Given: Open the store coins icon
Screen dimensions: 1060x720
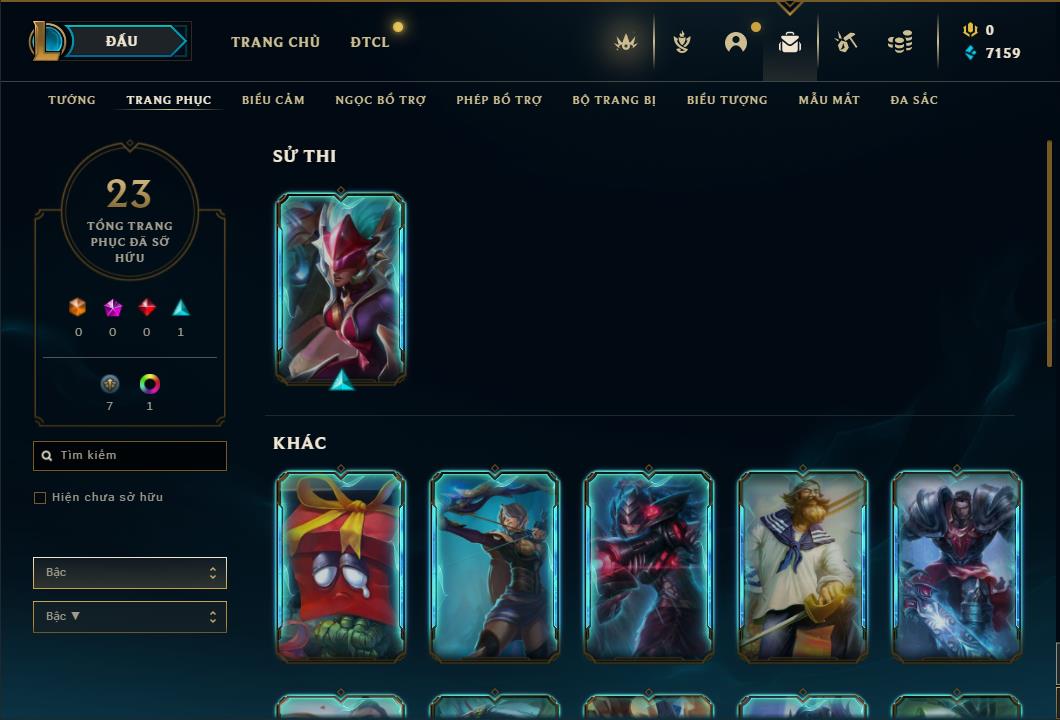Looking at the screenshot, I should tap(900, 42).
